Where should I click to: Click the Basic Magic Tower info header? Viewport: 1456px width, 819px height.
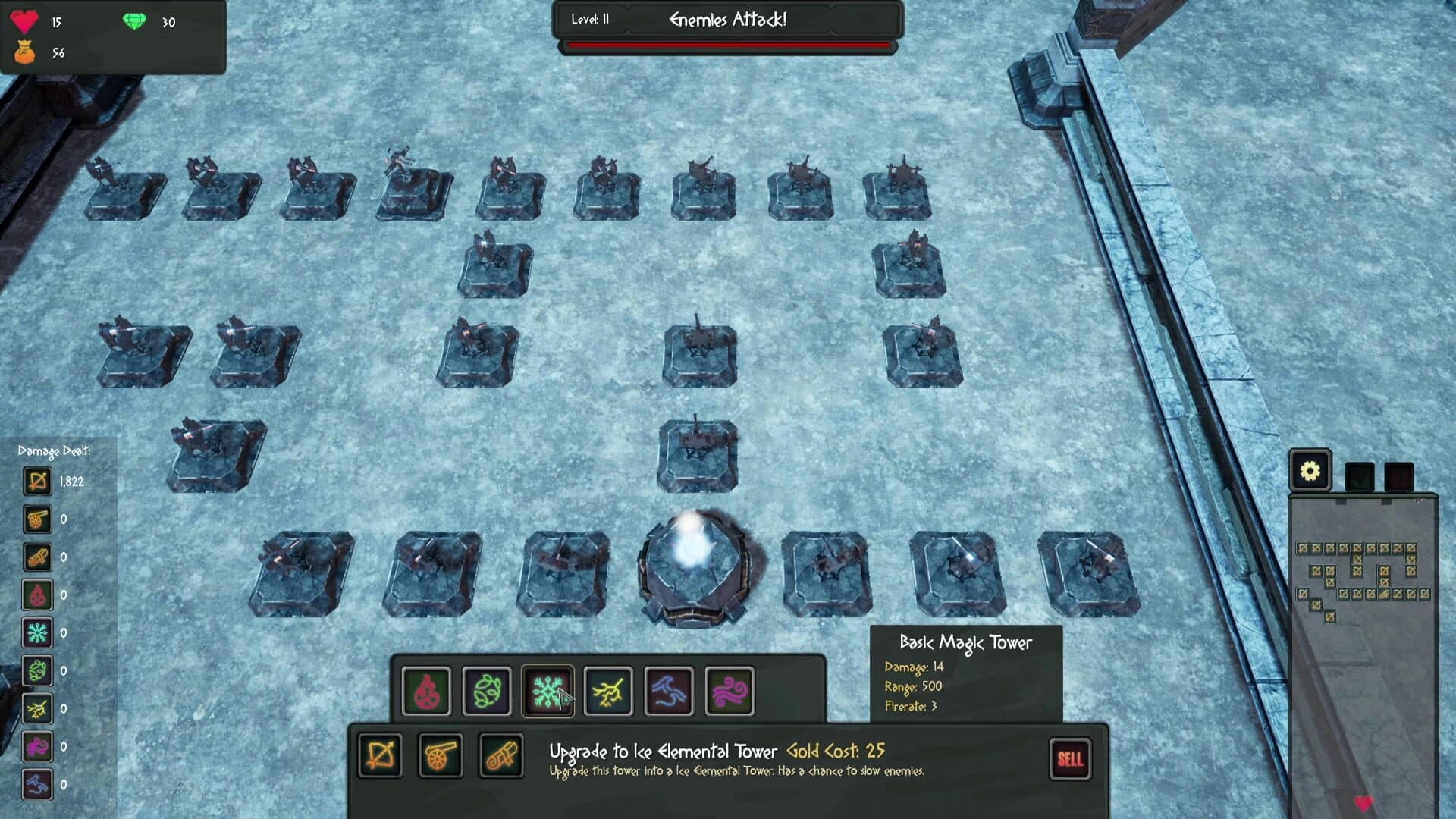coord(965,641)
